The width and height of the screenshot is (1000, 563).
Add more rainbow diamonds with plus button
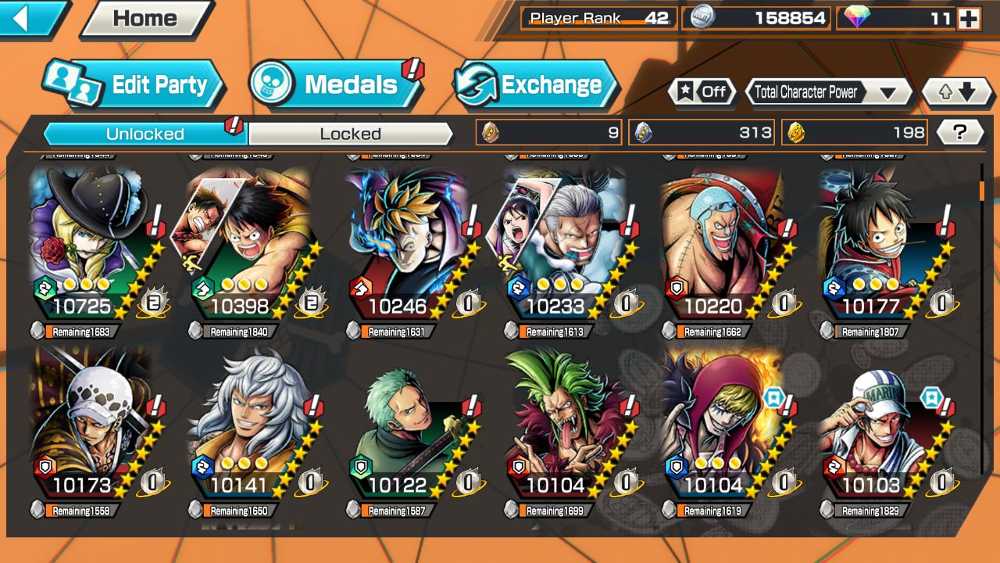coord(968,18)
